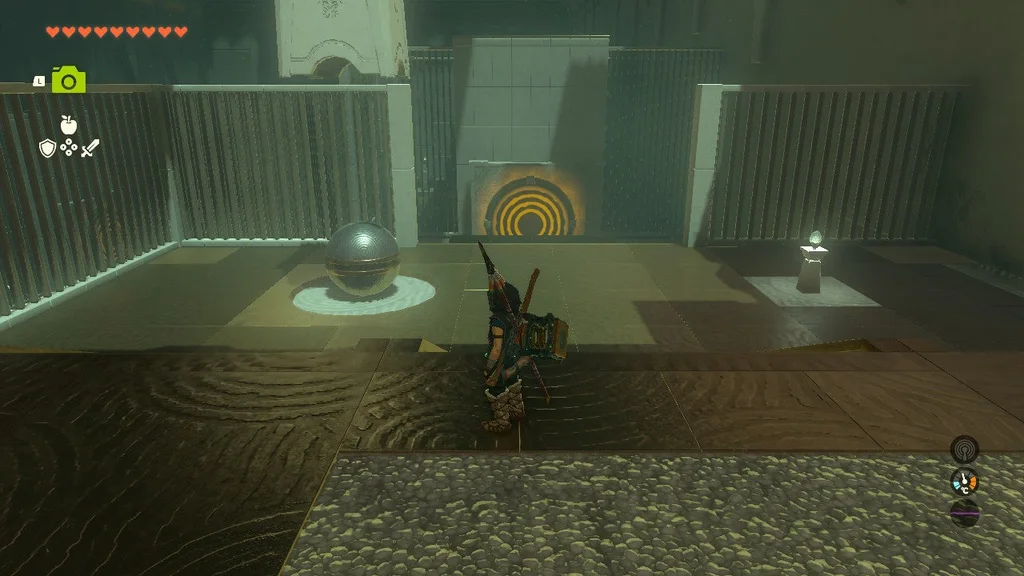Select the apple materials quick-menu icon
This screenshot has height=576, width=1024.
click(x=68, y=125)
